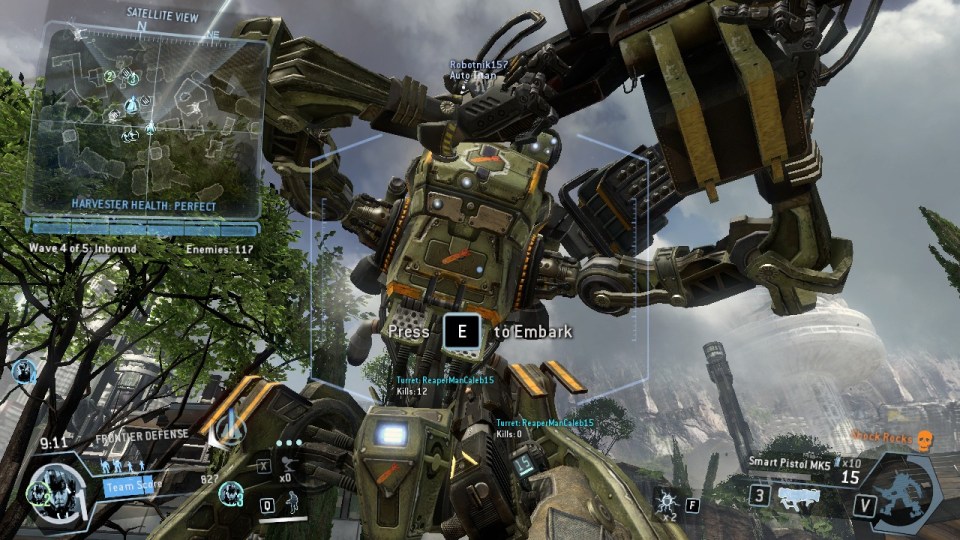Viewport: 960px width, 540px height.
Task: Select the green player 2 minimap marker
Action: 108,76
